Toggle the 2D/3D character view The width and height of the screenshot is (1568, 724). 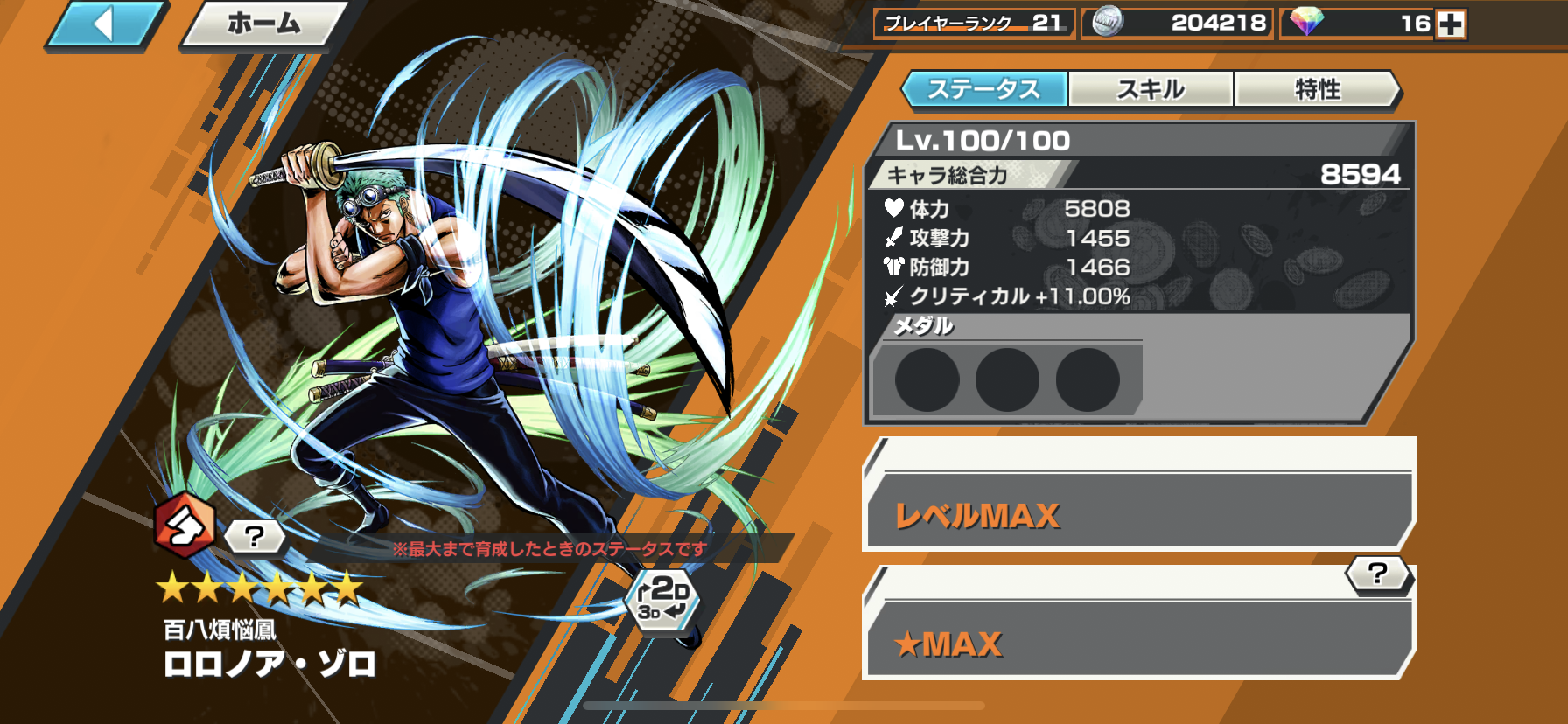point(662,599)
